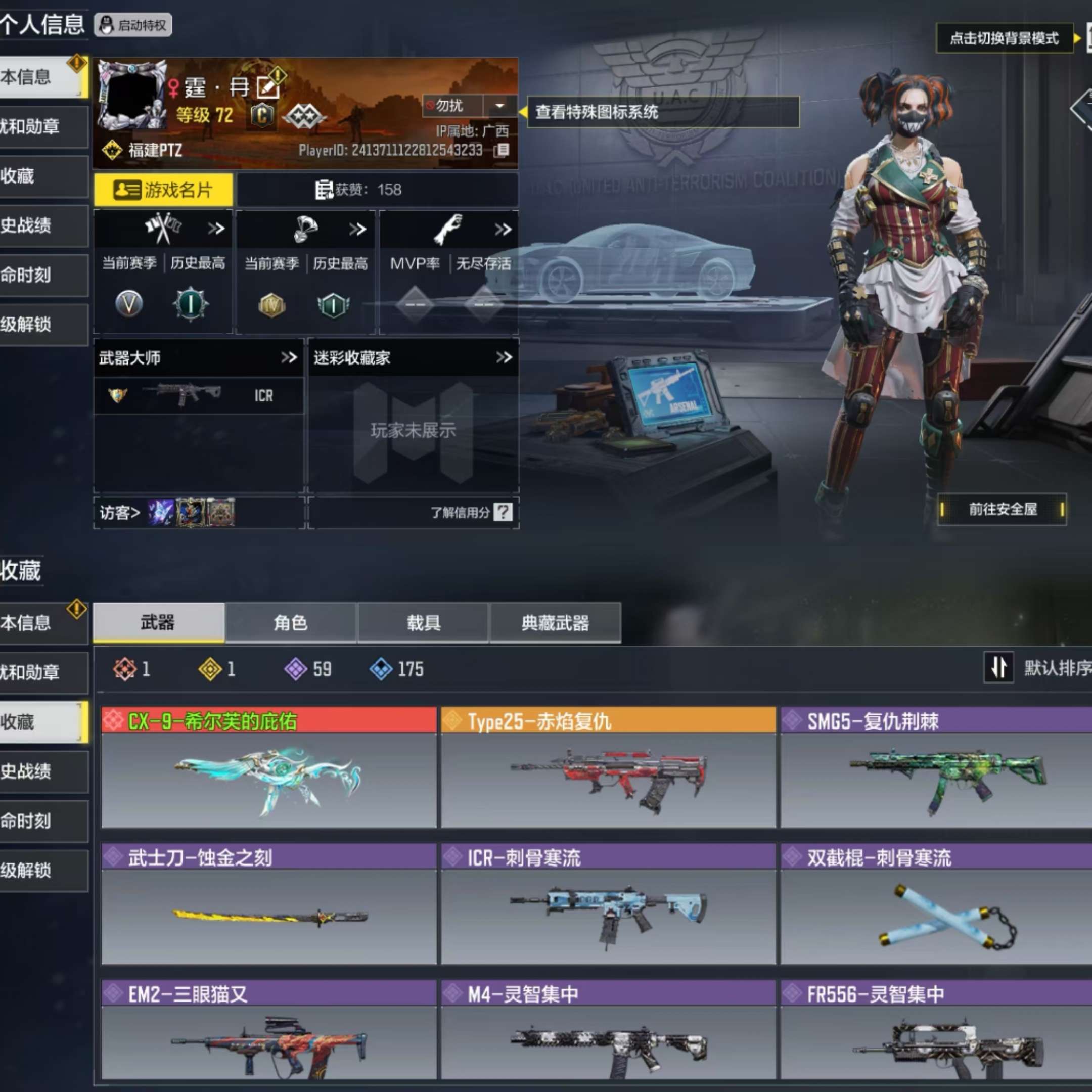Switch to the 典藏武器 tab
The height and width of the screenshot is (1092, 1092).
pyautogui.click(x=555, y=622)
